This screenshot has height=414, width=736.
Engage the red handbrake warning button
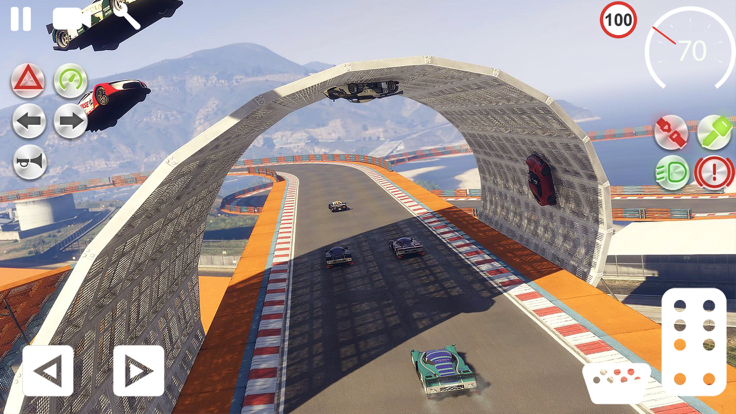(714, 172)
